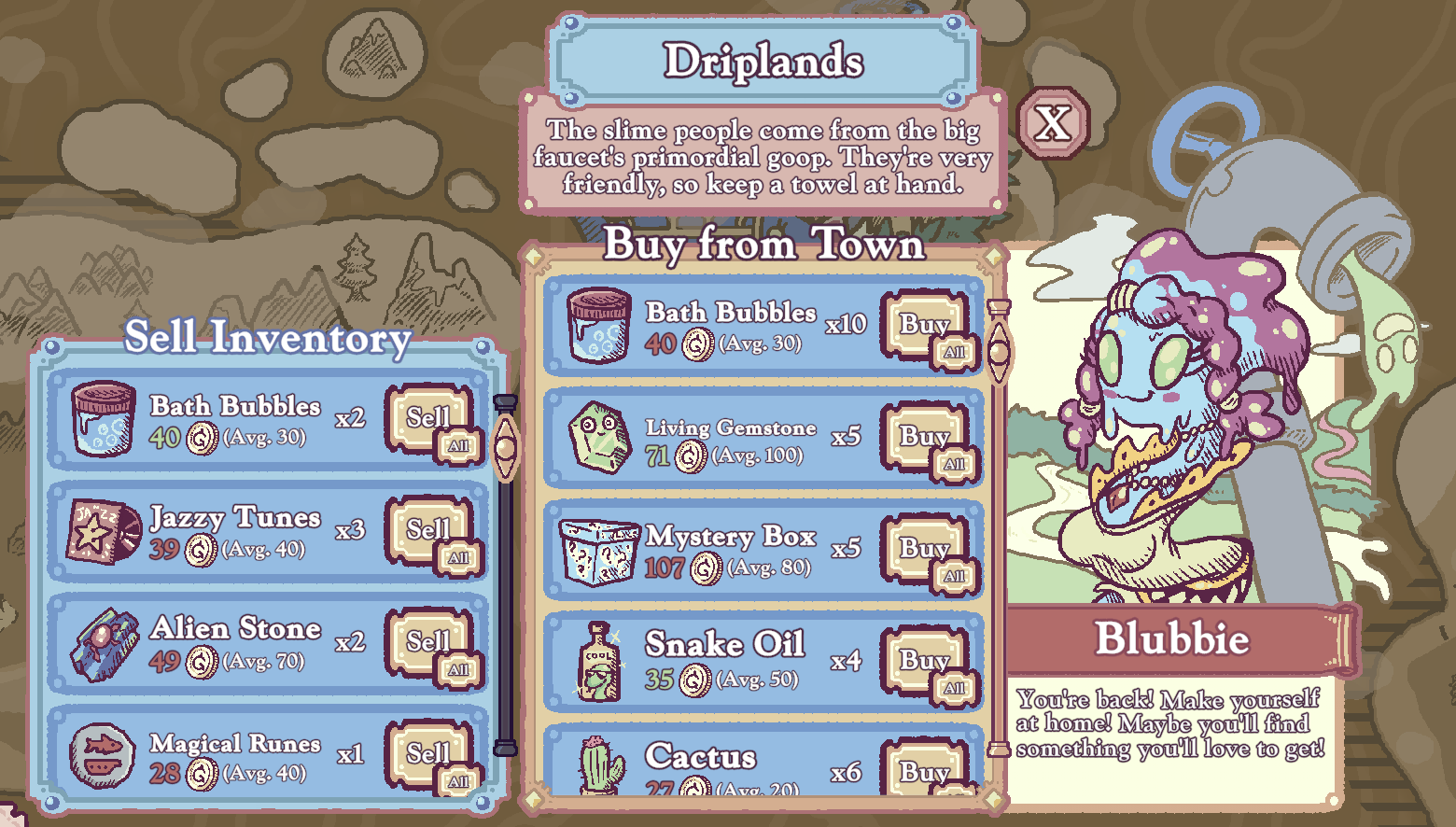Buy one Living Gemstone
1456x827 pixels.
918,435
